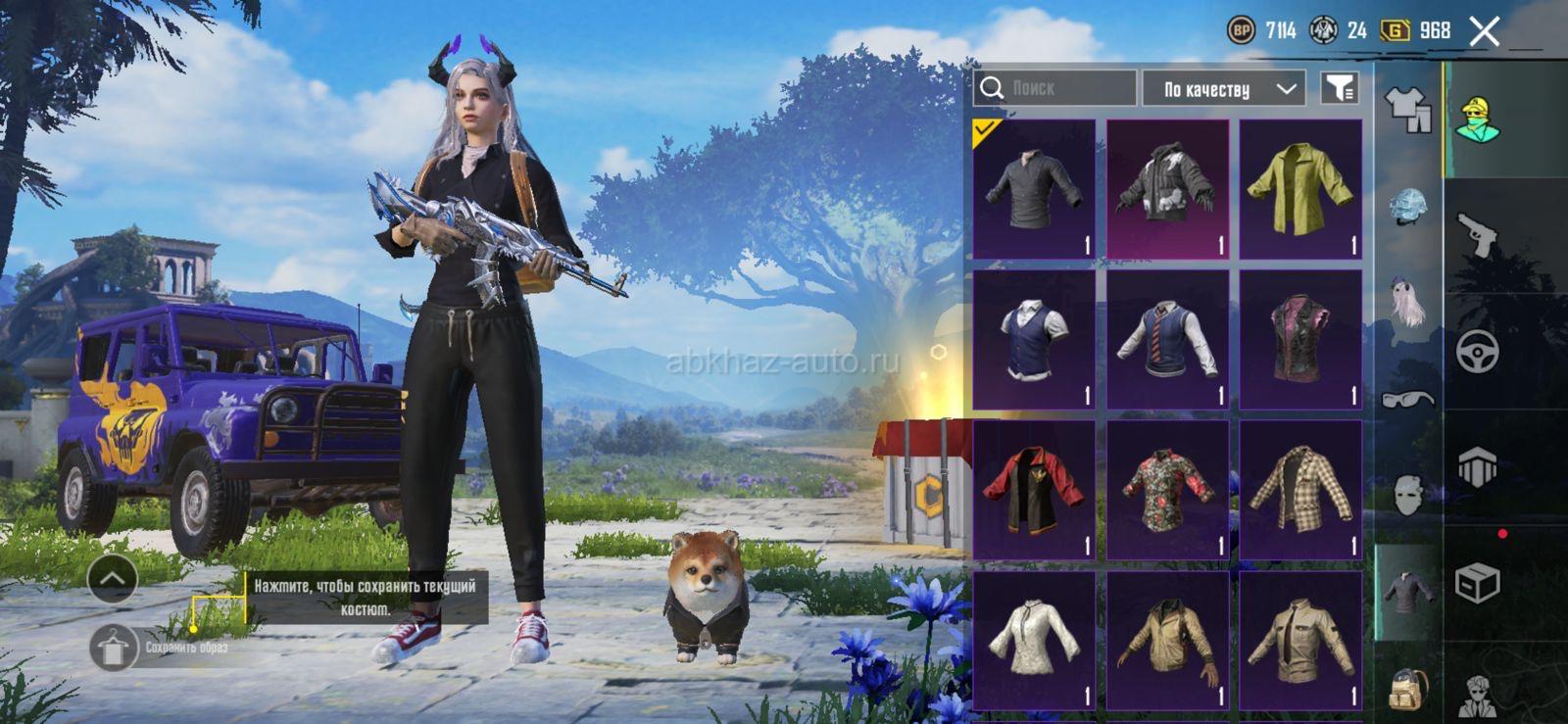Pick the school sweater vest with striped tie
This screenshot has width=1568, height=724.
[1167, 339]
